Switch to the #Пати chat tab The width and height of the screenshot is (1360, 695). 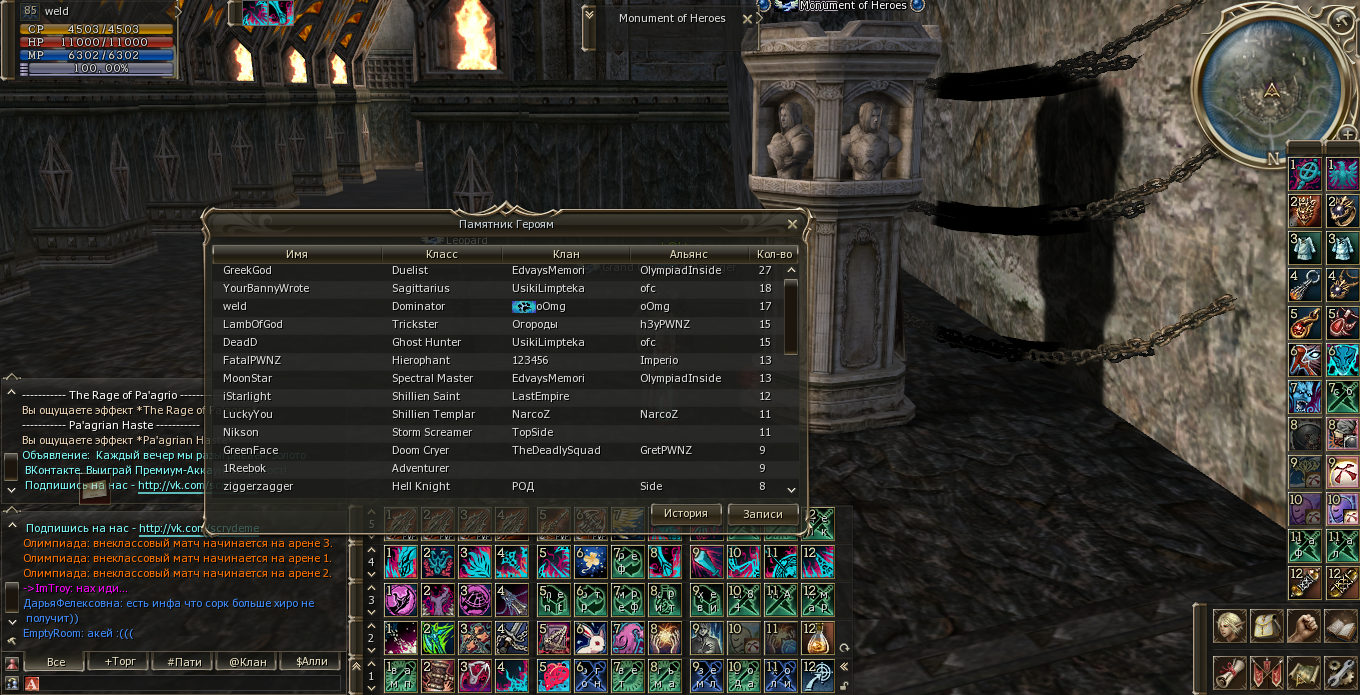pos(184,662)
